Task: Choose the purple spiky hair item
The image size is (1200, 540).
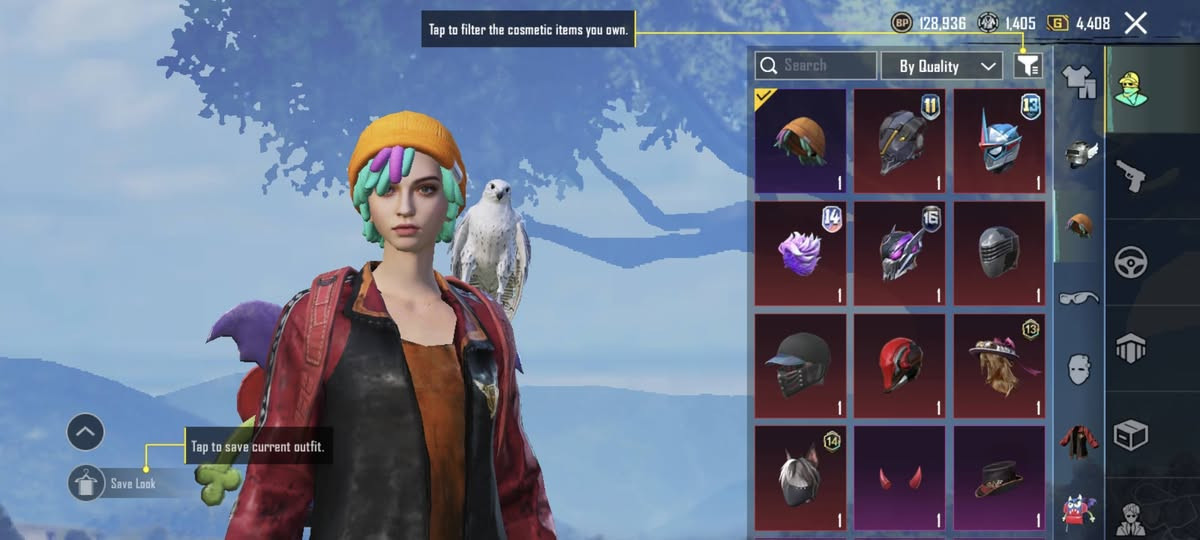Action: click(800, 253)
